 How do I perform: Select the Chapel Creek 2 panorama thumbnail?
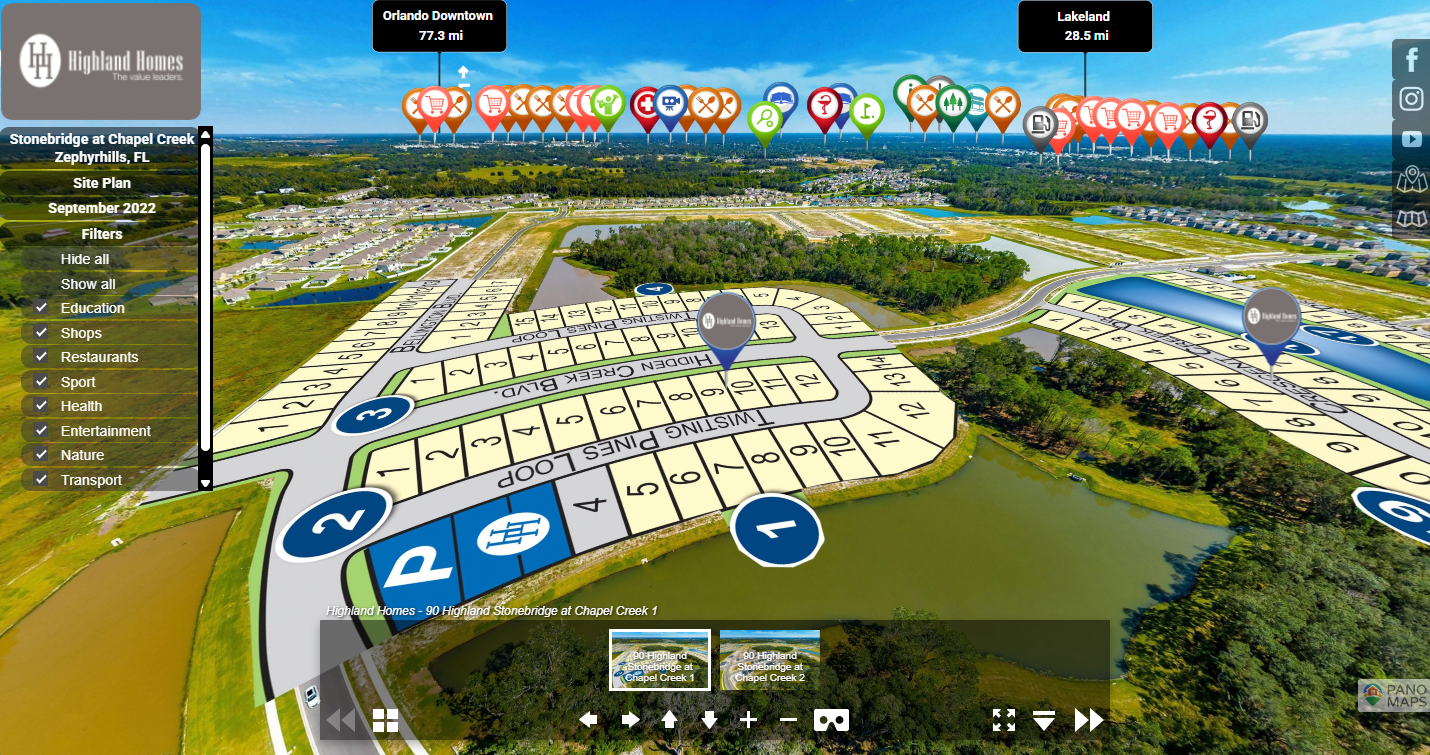tap(770, 659)
